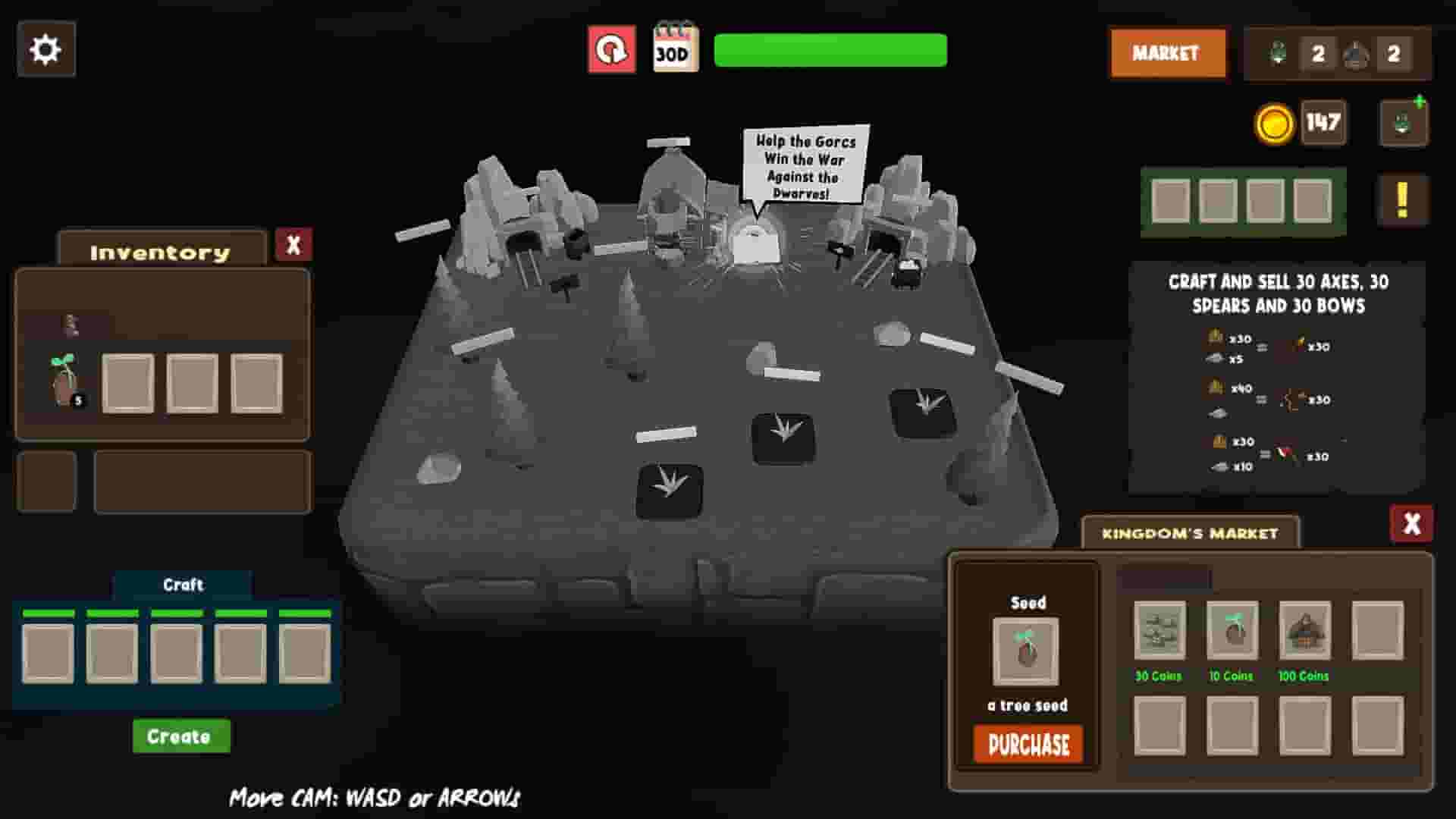Click the Market button

(1167, 53)
